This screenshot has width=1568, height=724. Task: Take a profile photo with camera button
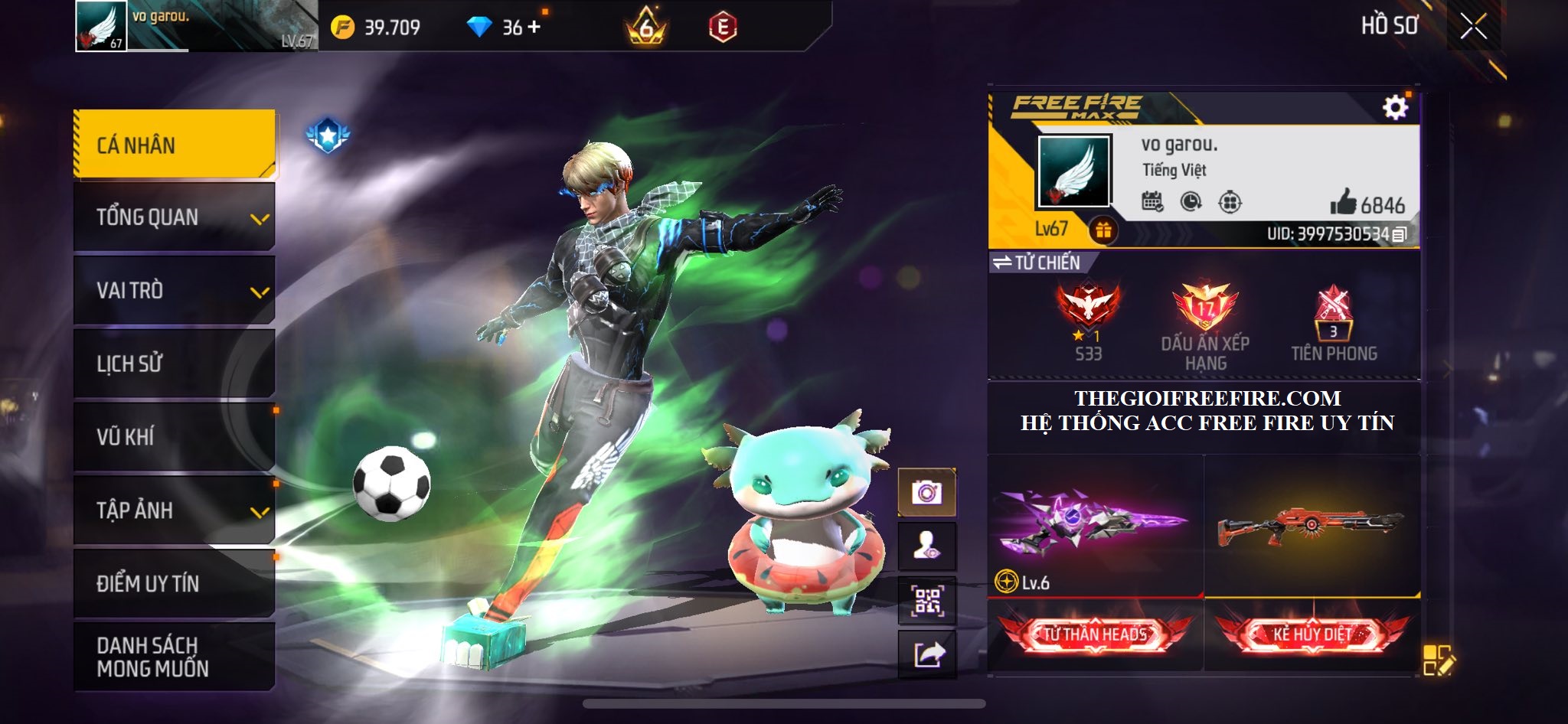tap(926, 492)
